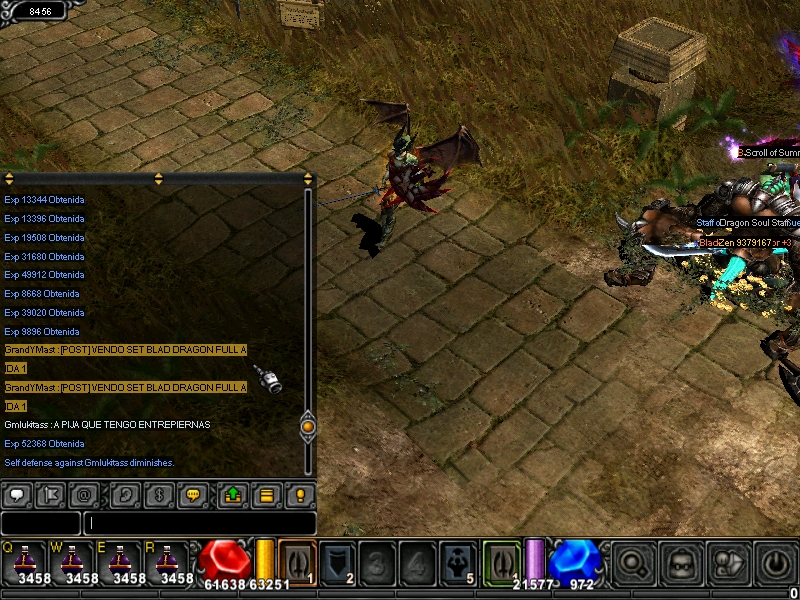This screenshot has width=800, height=600.
Task: Toggle the @ guild chat button
Action: (x=86, y=494)
